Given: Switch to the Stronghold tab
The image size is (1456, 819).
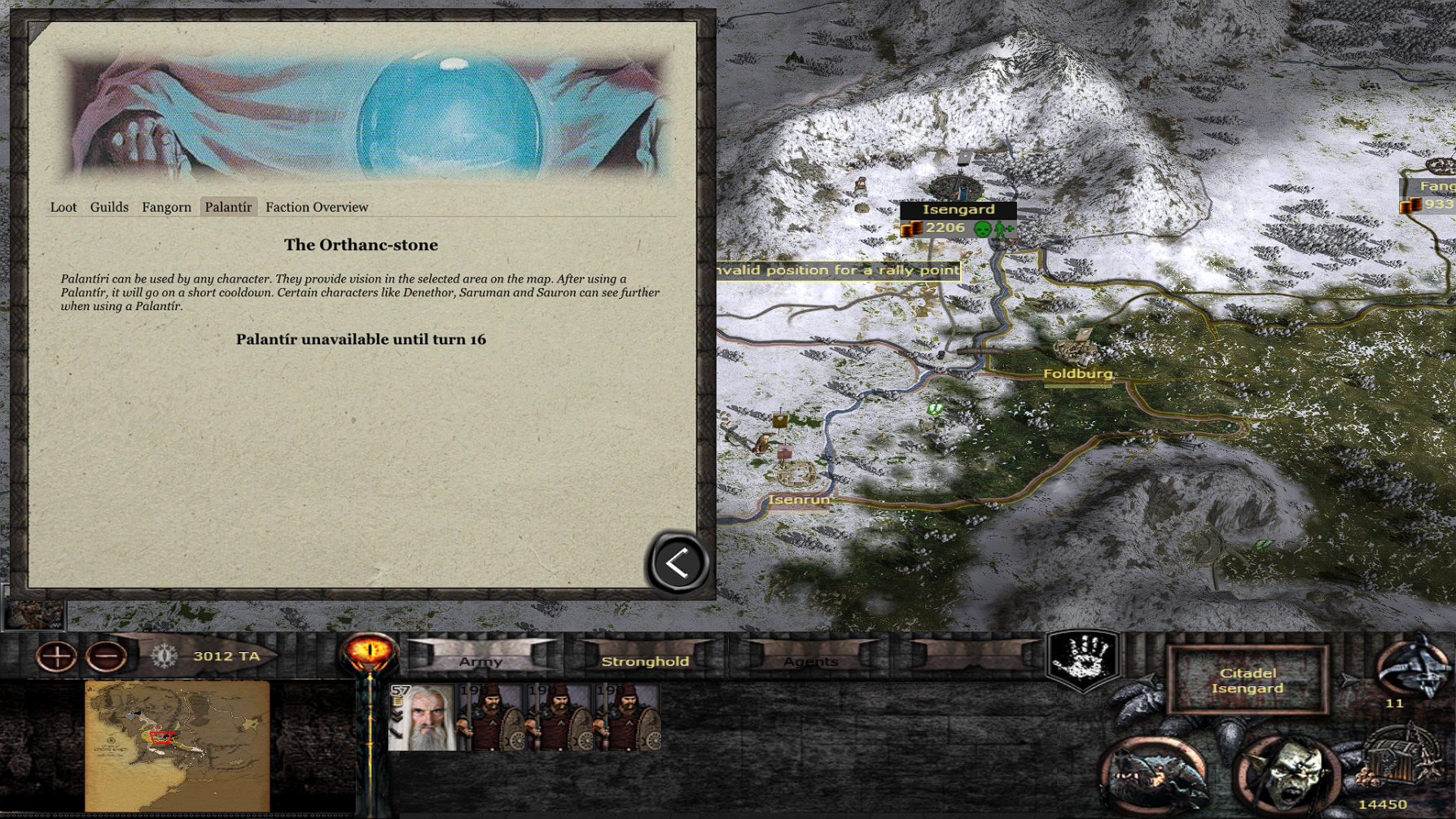Looking at the screenshot, I should pyautogui.click(x=645, y=660).
